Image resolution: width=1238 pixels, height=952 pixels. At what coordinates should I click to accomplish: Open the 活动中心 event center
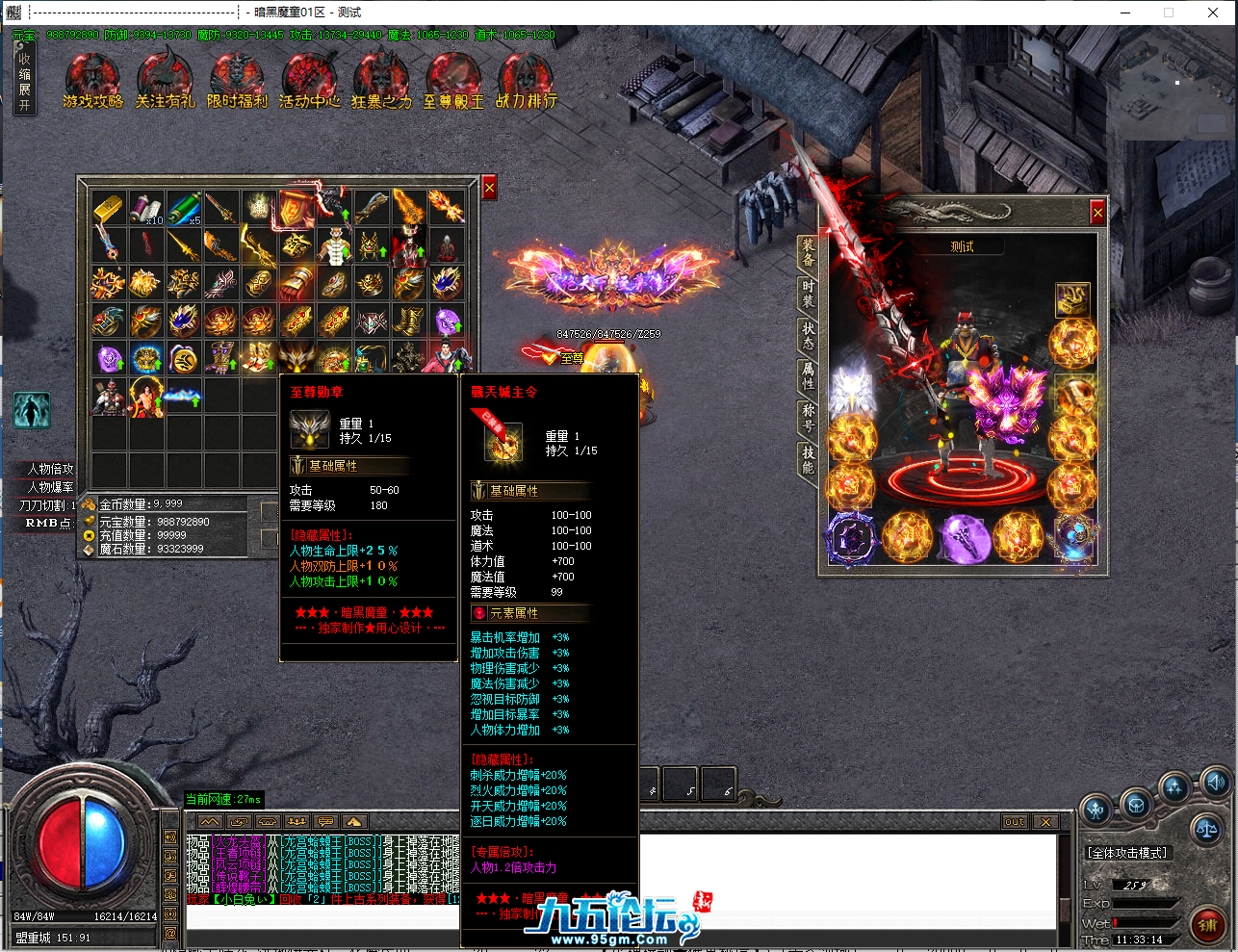[x=309, y=79]
